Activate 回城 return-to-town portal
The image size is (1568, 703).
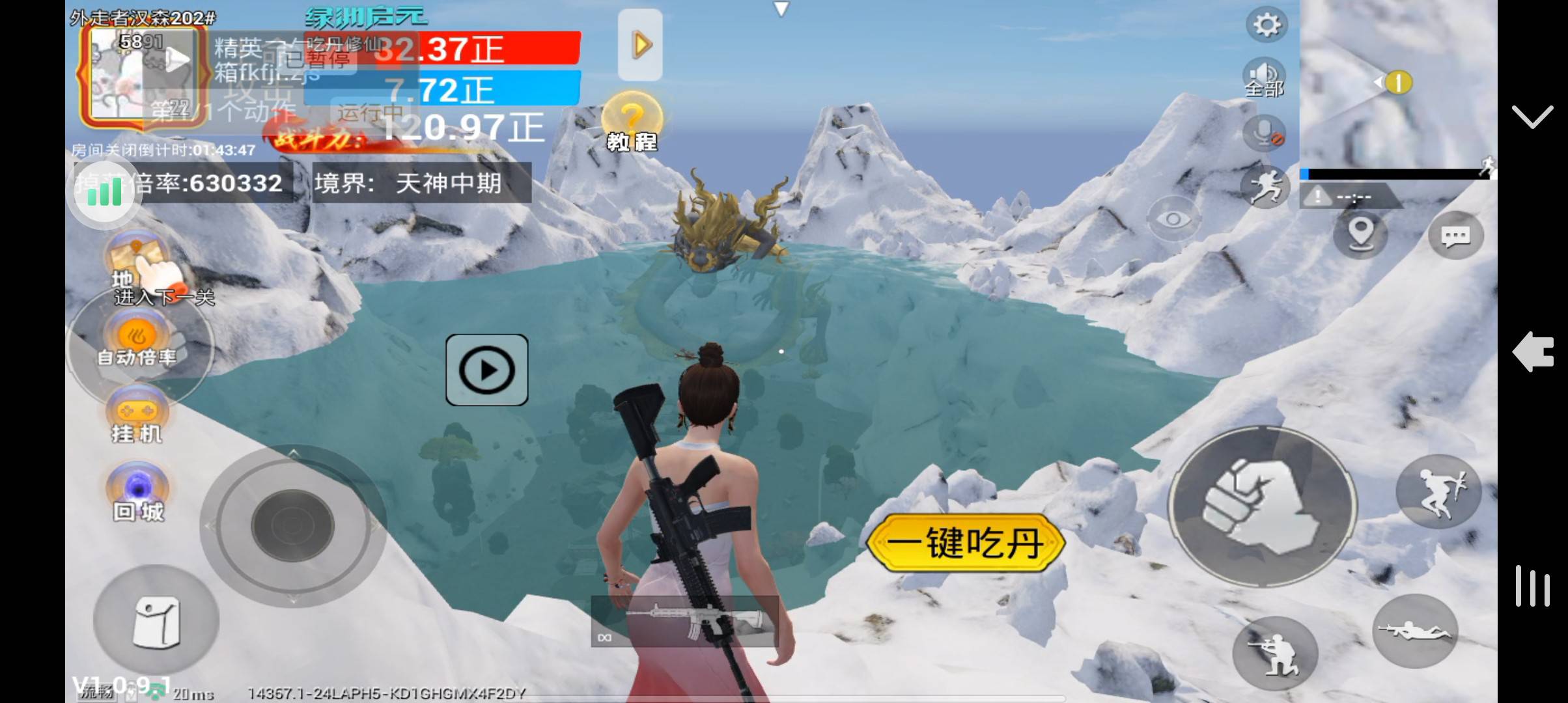pyautogui.click(x=137, y=493)
